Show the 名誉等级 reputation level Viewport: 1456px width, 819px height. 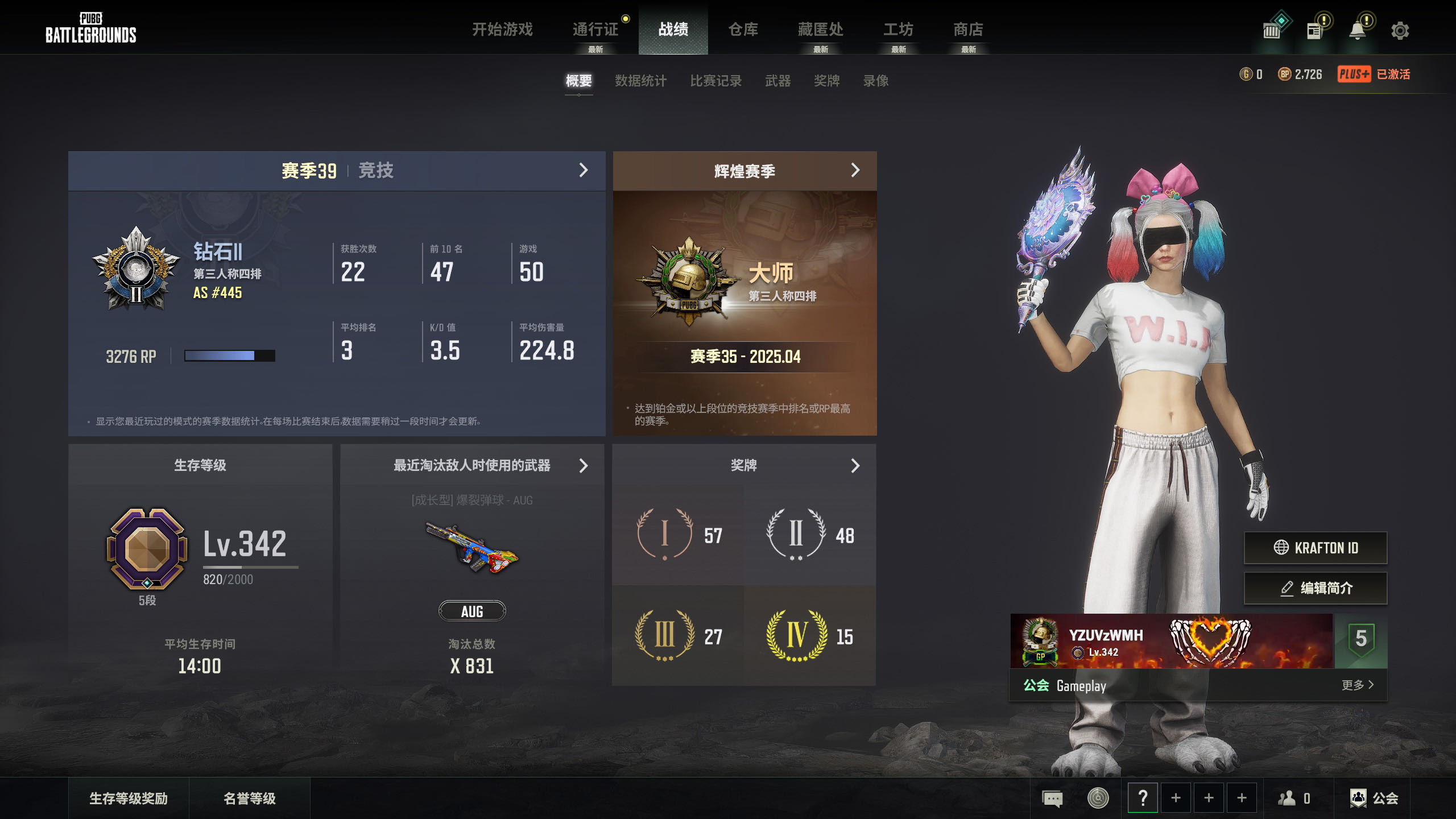click(249, 799)
